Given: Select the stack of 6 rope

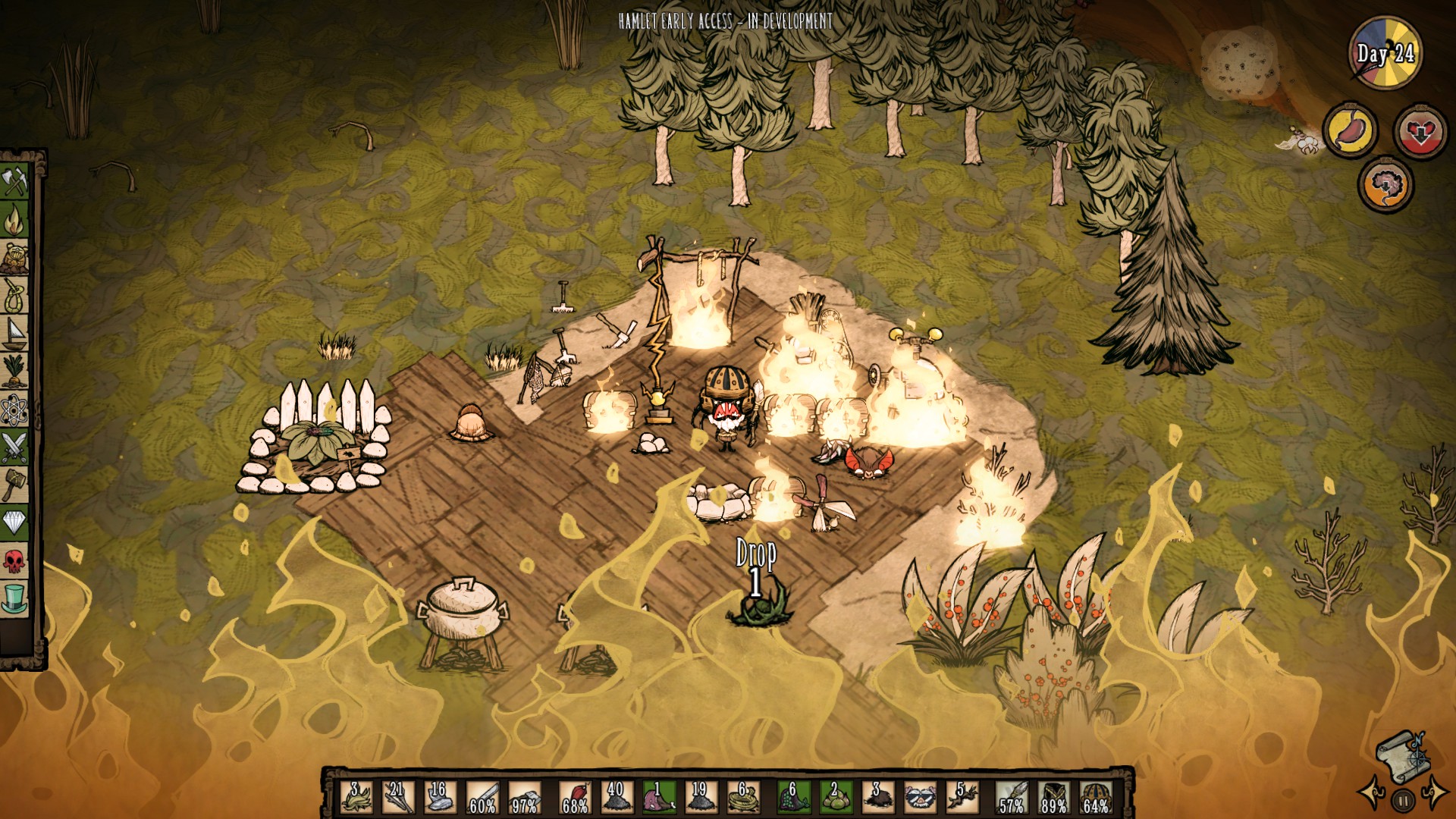Looking at the screenshot, I should (x=744, y=797).
